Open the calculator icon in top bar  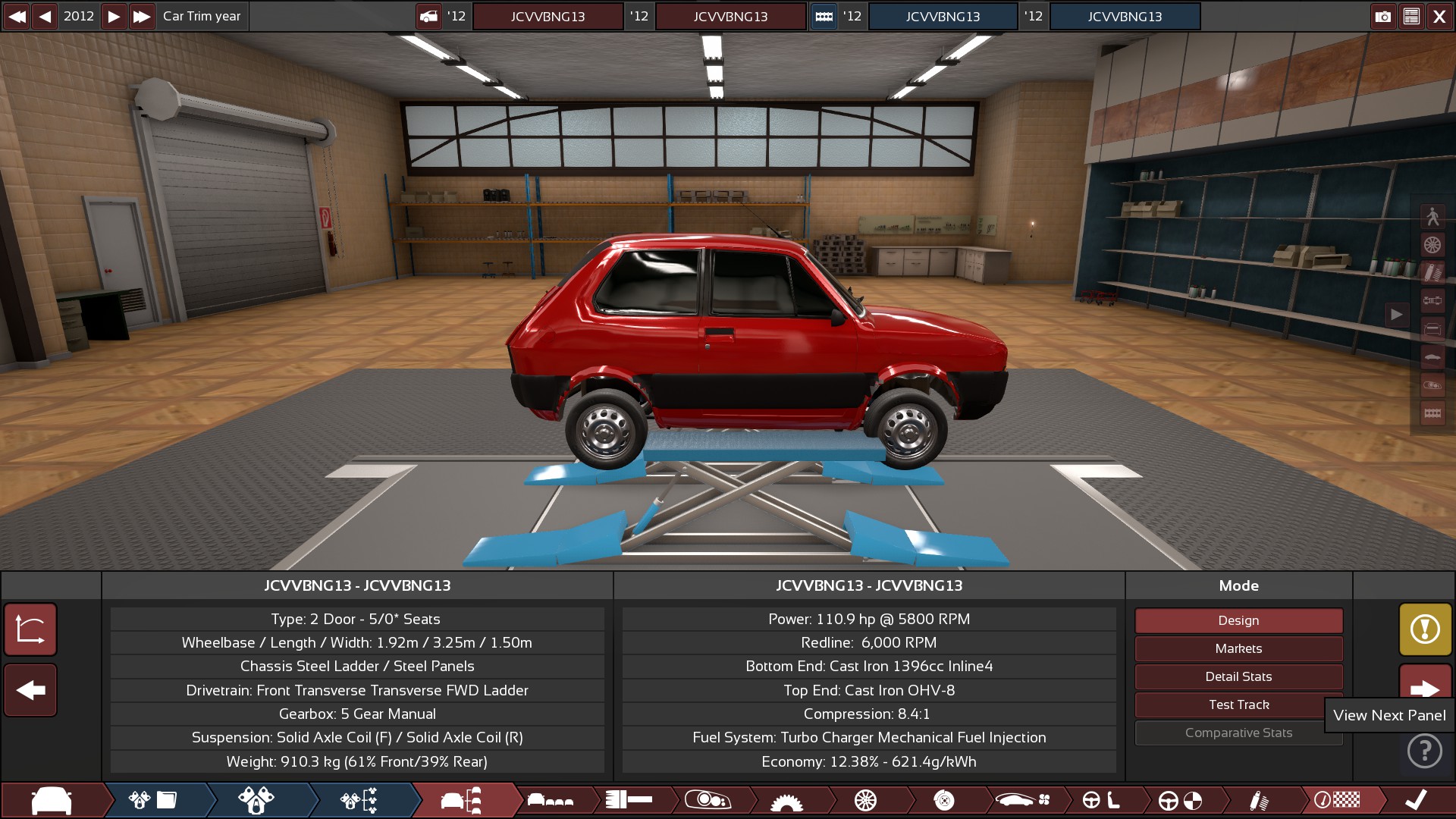[1411, 16]
